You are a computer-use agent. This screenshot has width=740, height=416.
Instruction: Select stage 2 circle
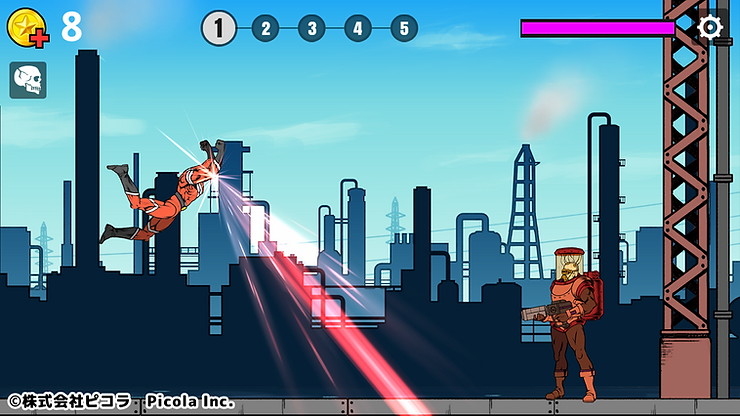265,28
